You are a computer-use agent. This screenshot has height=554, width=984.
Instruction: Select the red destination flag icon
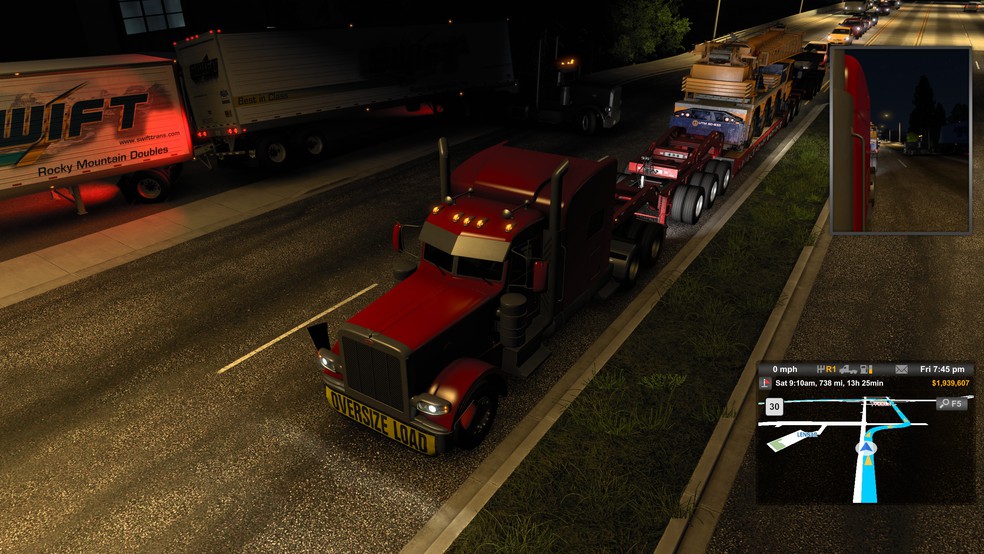(x=766, y=382)
